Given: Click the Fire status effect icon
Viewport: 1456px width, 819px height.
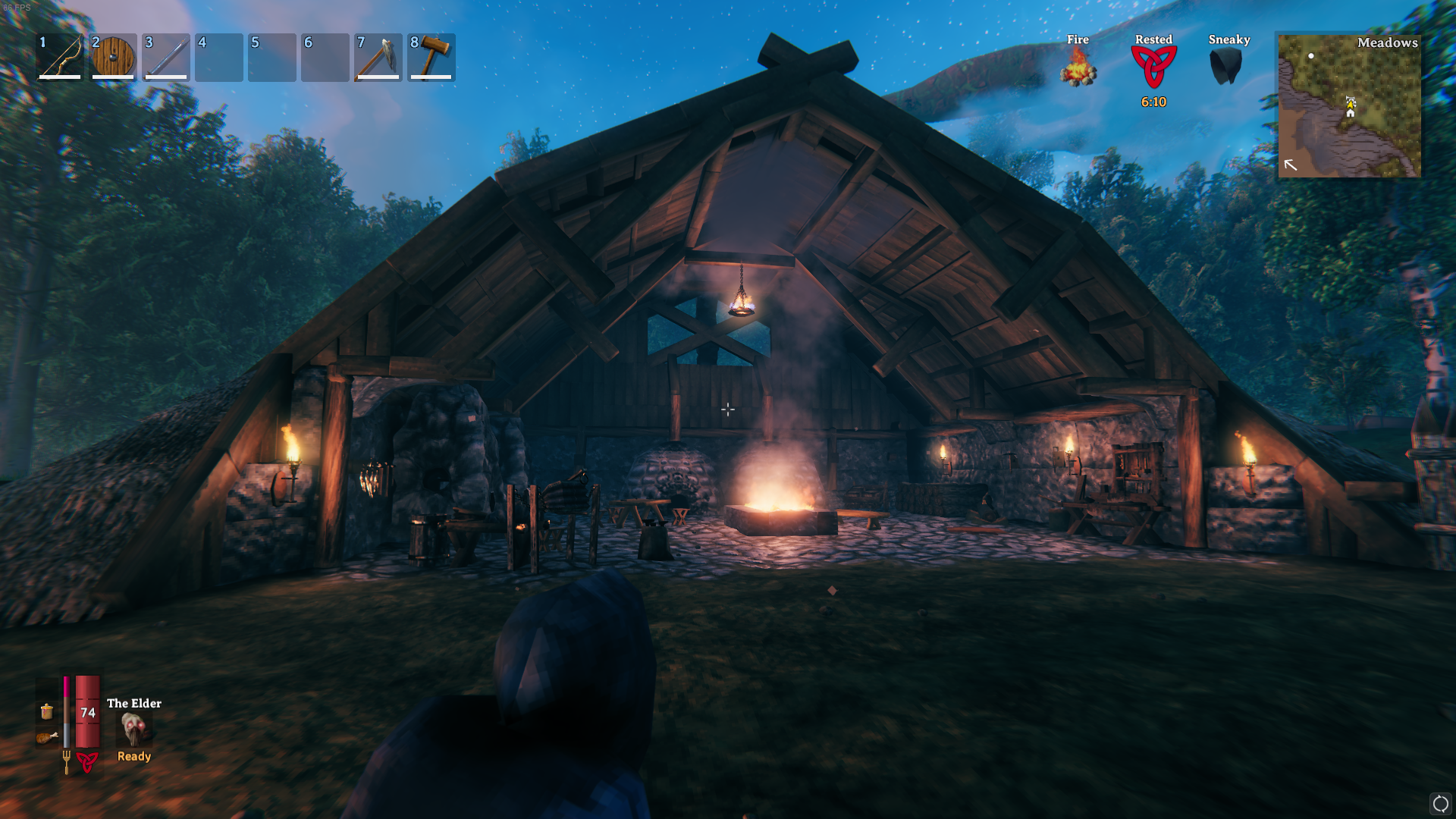Looking at the screenshot, I should [x=1078, y=70].
